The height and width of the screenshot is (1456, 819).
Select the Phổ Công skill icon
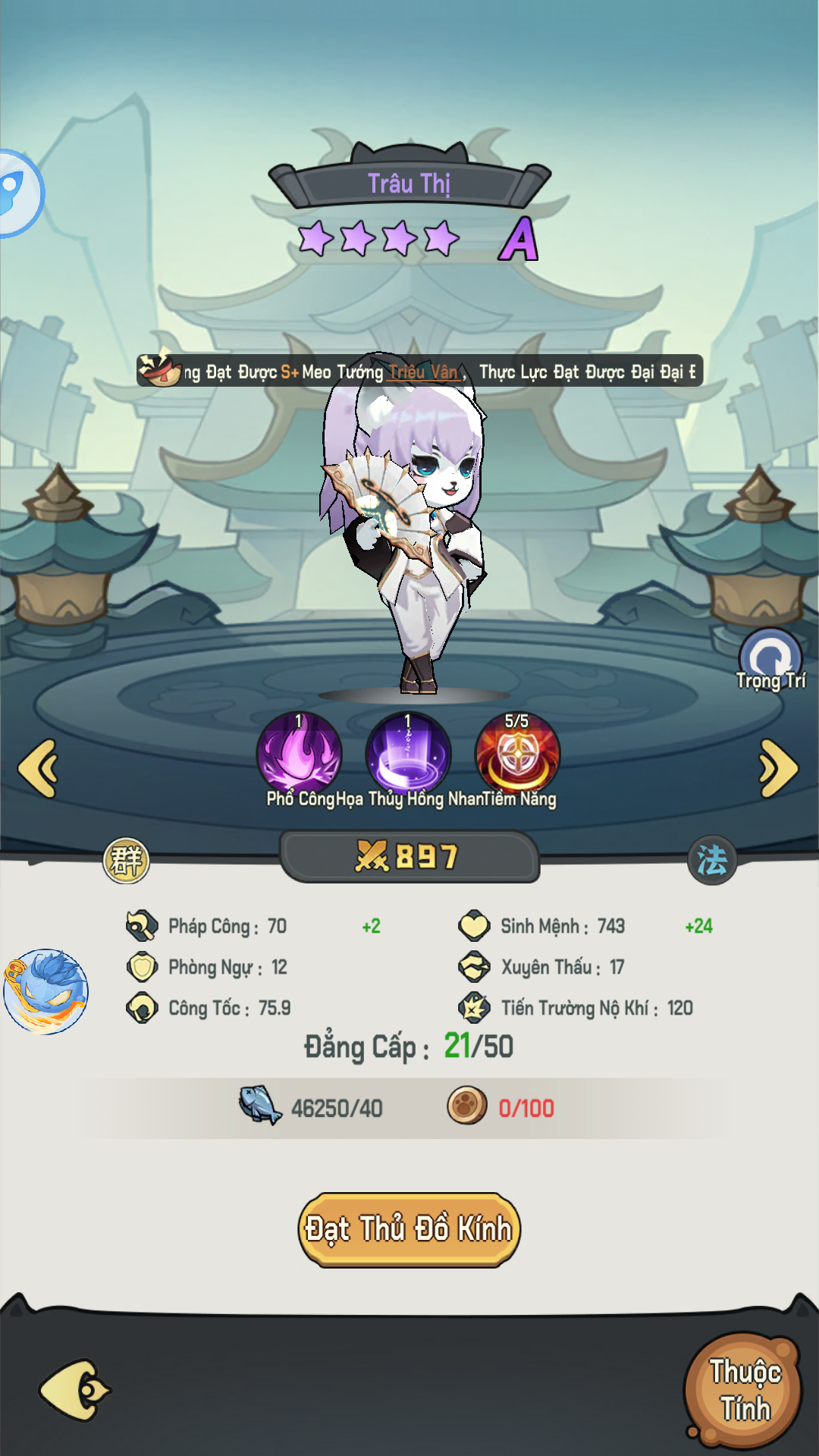[x=300, y=754]
